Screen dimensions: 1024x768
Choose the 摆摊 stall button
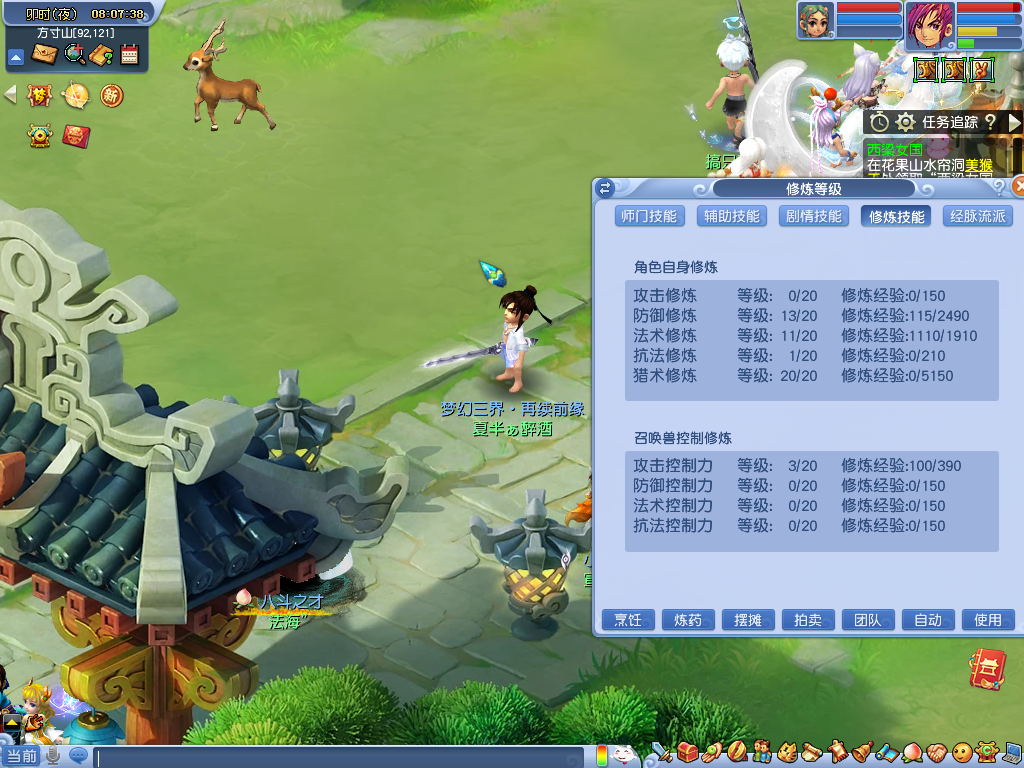747,620
